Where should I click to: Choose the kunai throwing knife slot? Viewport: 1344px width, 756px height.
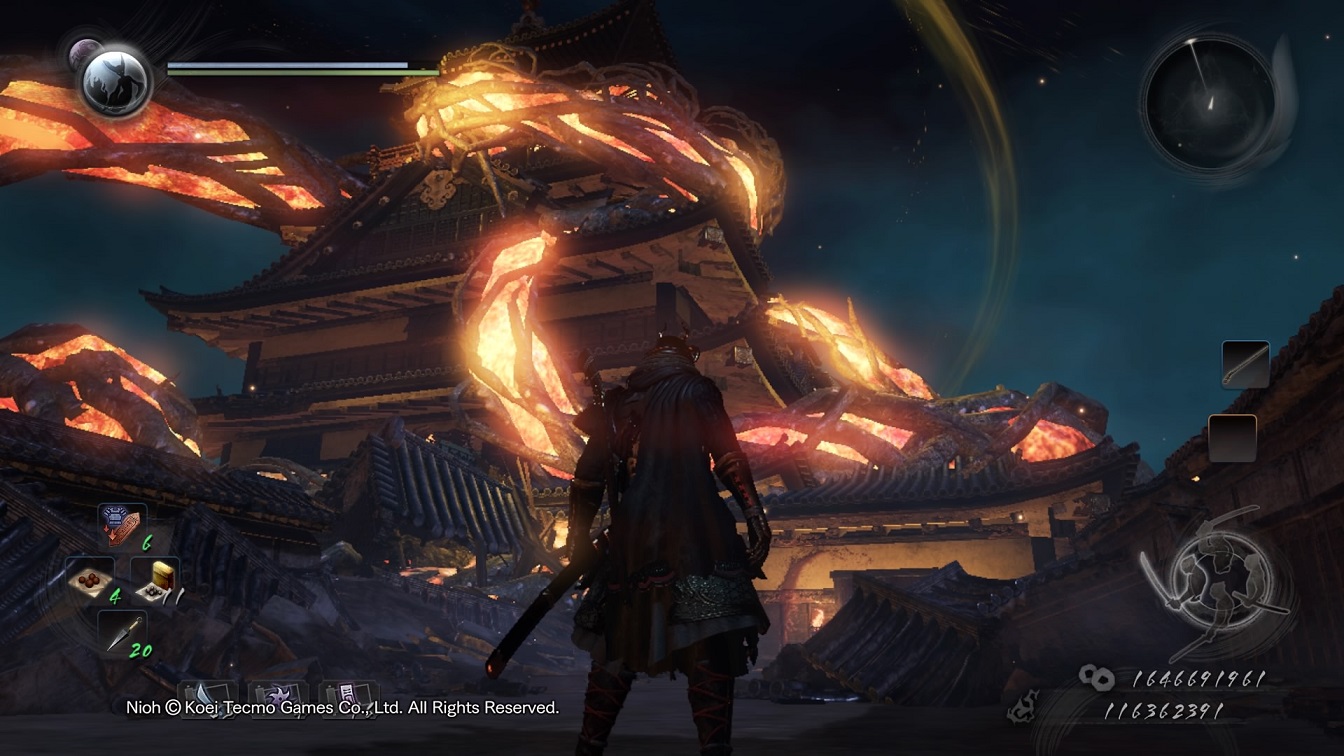point(121,632)
